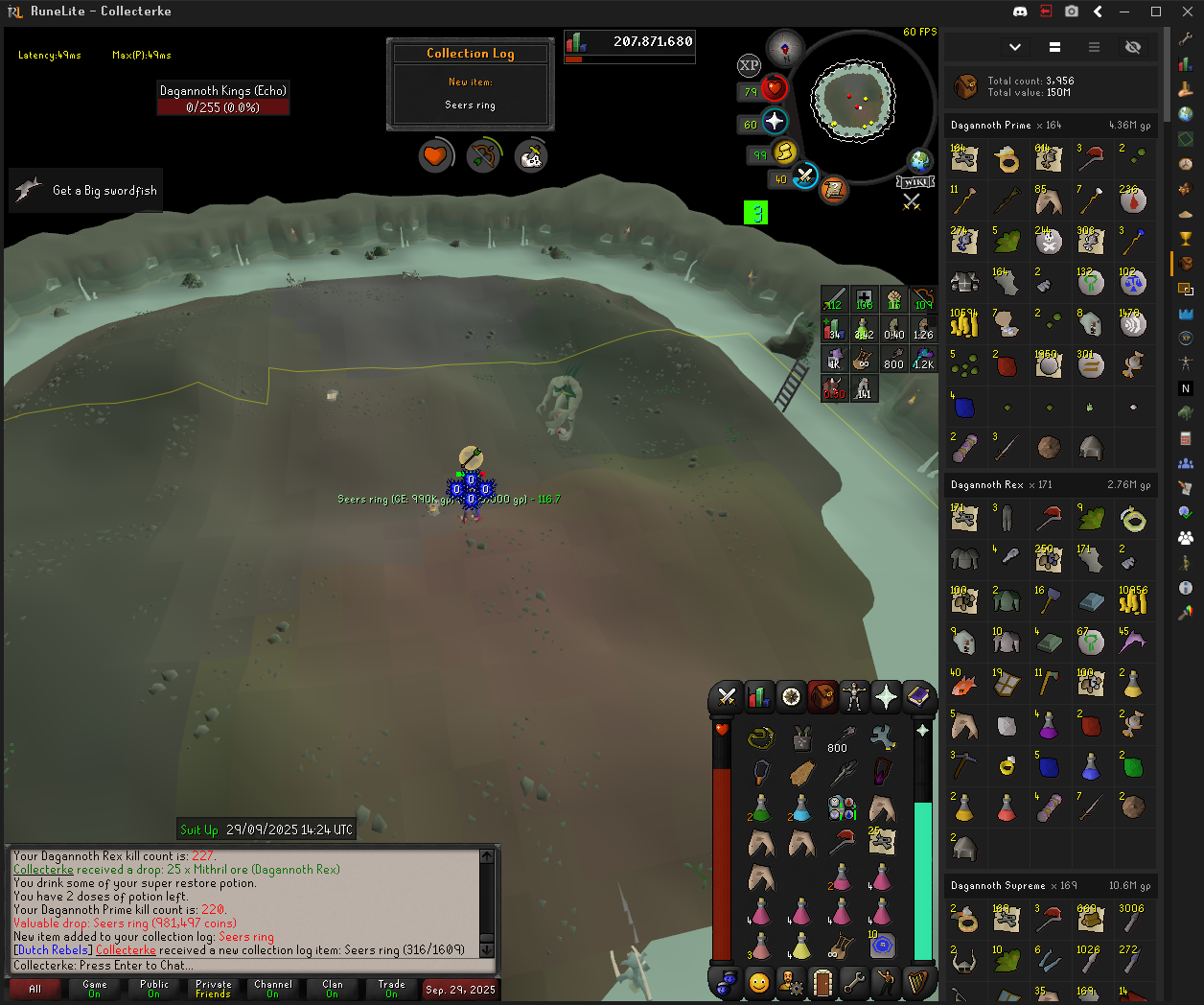The image size is (1204, 1005).
Task: Open the Music Player harp tab
Action: tap(918, 983)
